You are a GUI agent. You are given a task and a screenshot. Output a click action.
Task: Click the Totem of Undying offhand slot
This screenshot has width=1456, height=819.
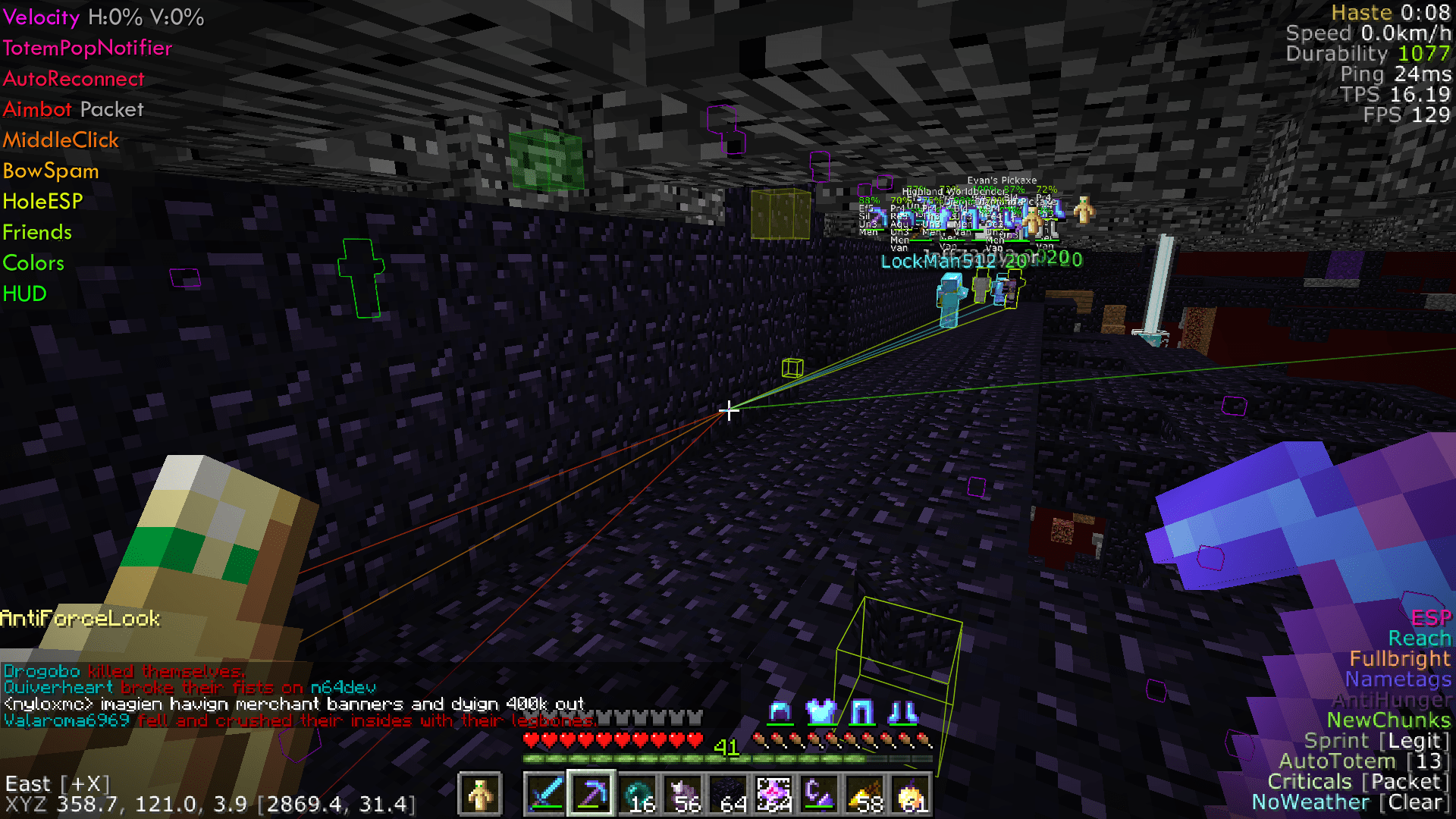tap(482, 795)
